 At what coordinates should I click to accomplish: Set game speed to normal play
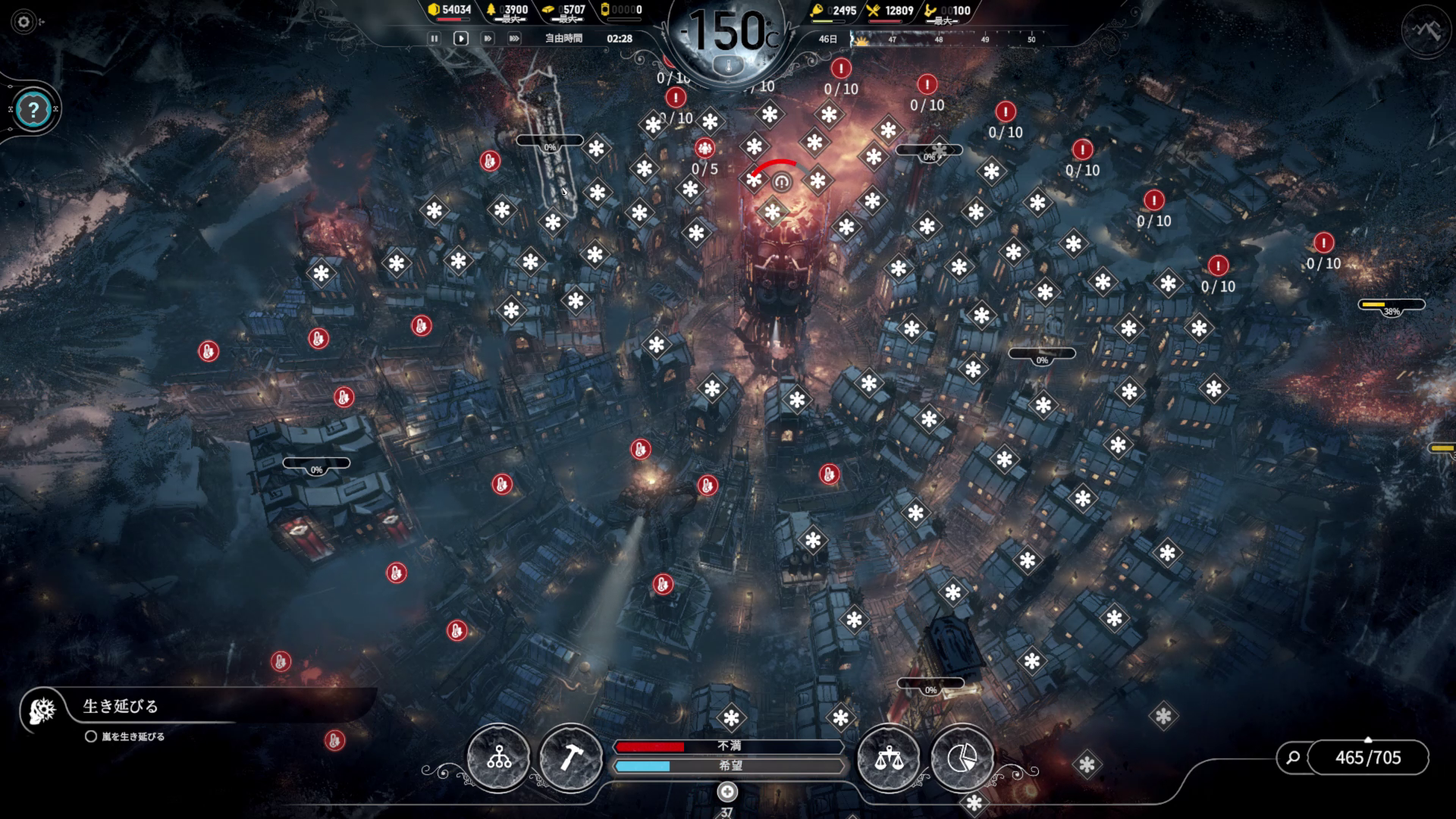click(x=460, y=38)
